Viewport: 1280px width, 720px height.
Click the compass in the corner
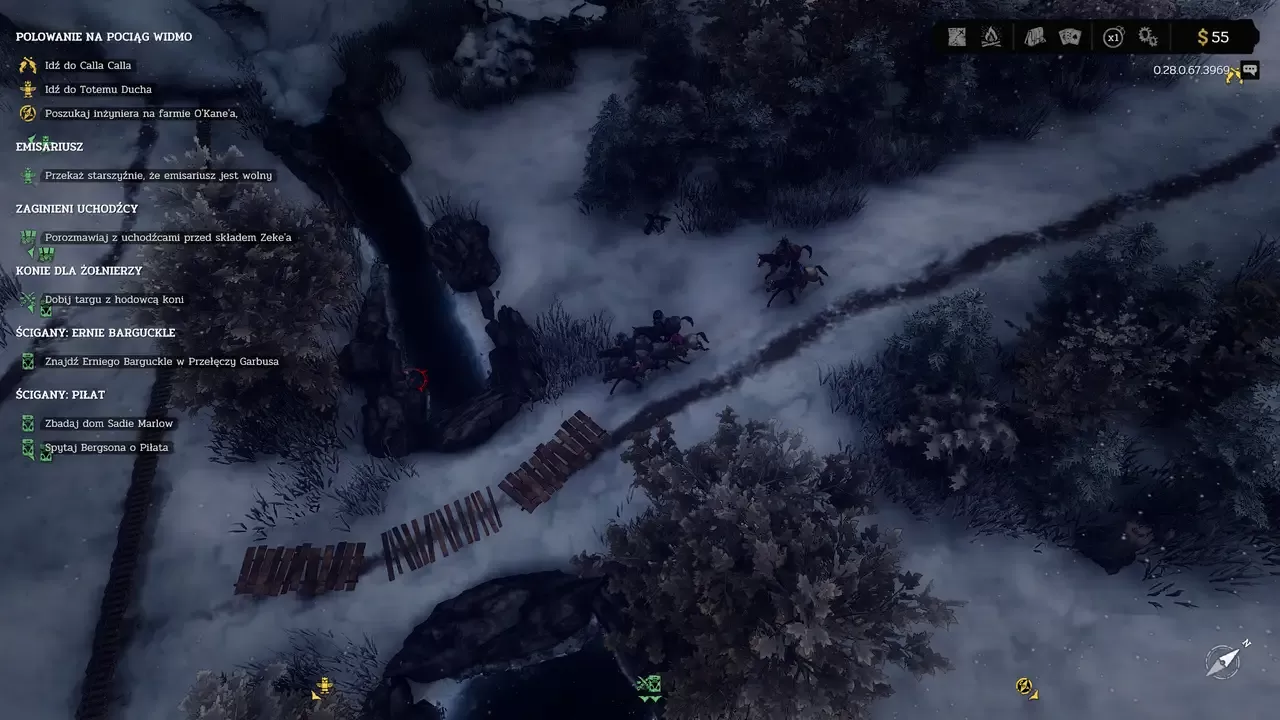(1224, 660)
